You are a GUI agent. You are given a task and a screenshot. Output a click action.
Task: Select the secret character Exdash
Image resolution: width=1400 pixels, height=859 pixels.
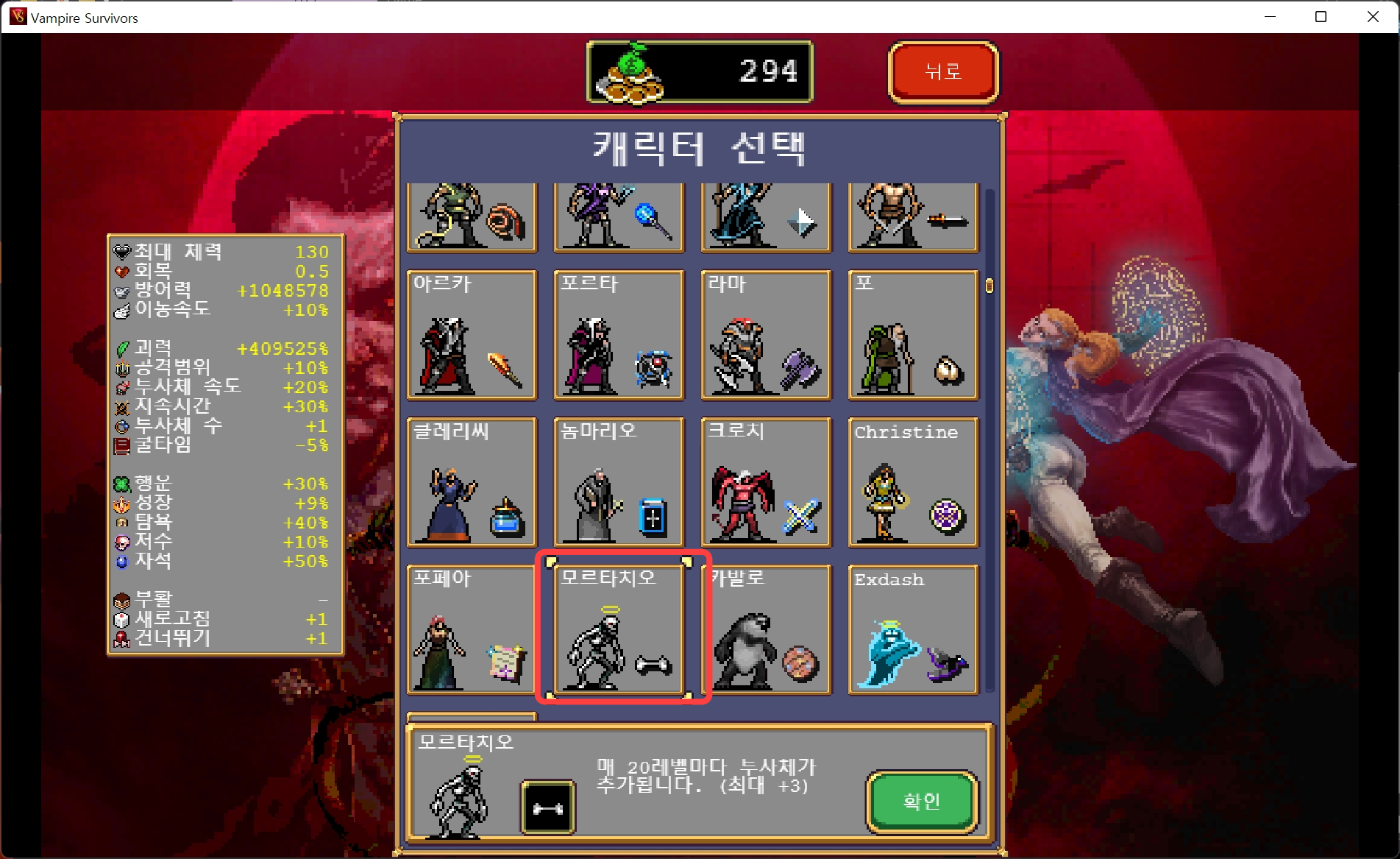pos(913,631)
